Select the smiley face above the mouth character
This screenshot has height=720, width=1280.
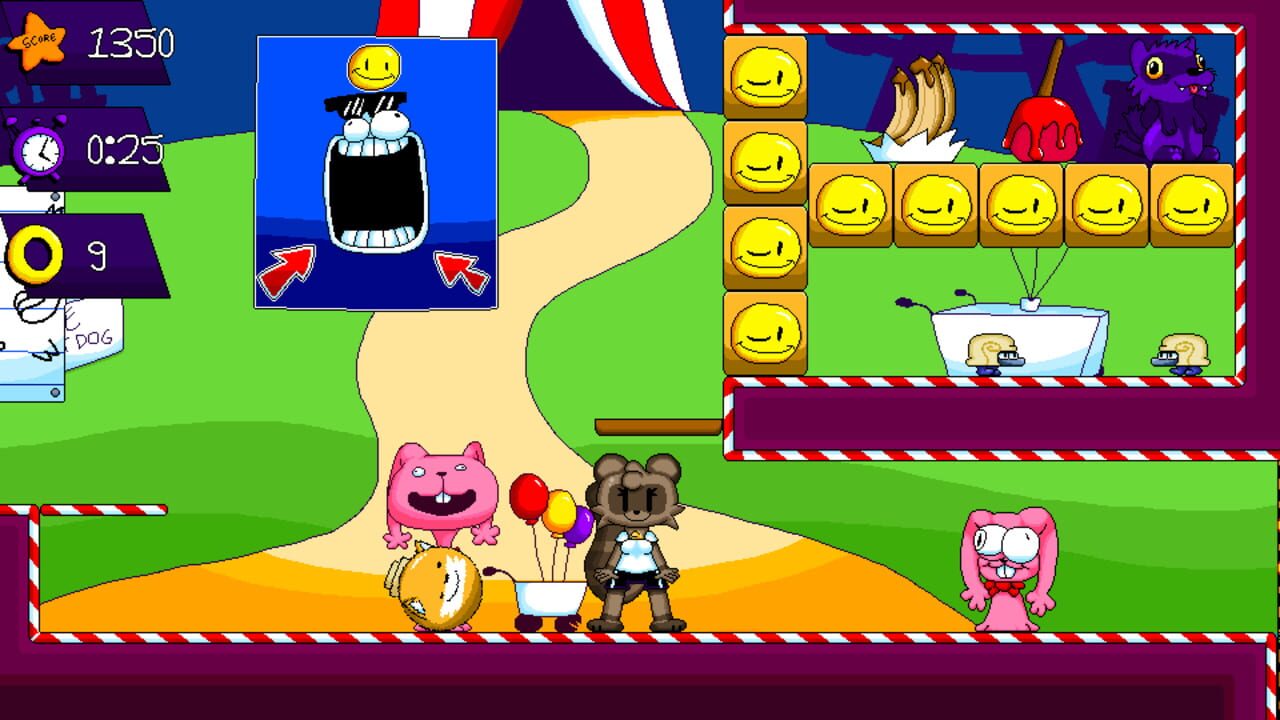click(372, 67)
